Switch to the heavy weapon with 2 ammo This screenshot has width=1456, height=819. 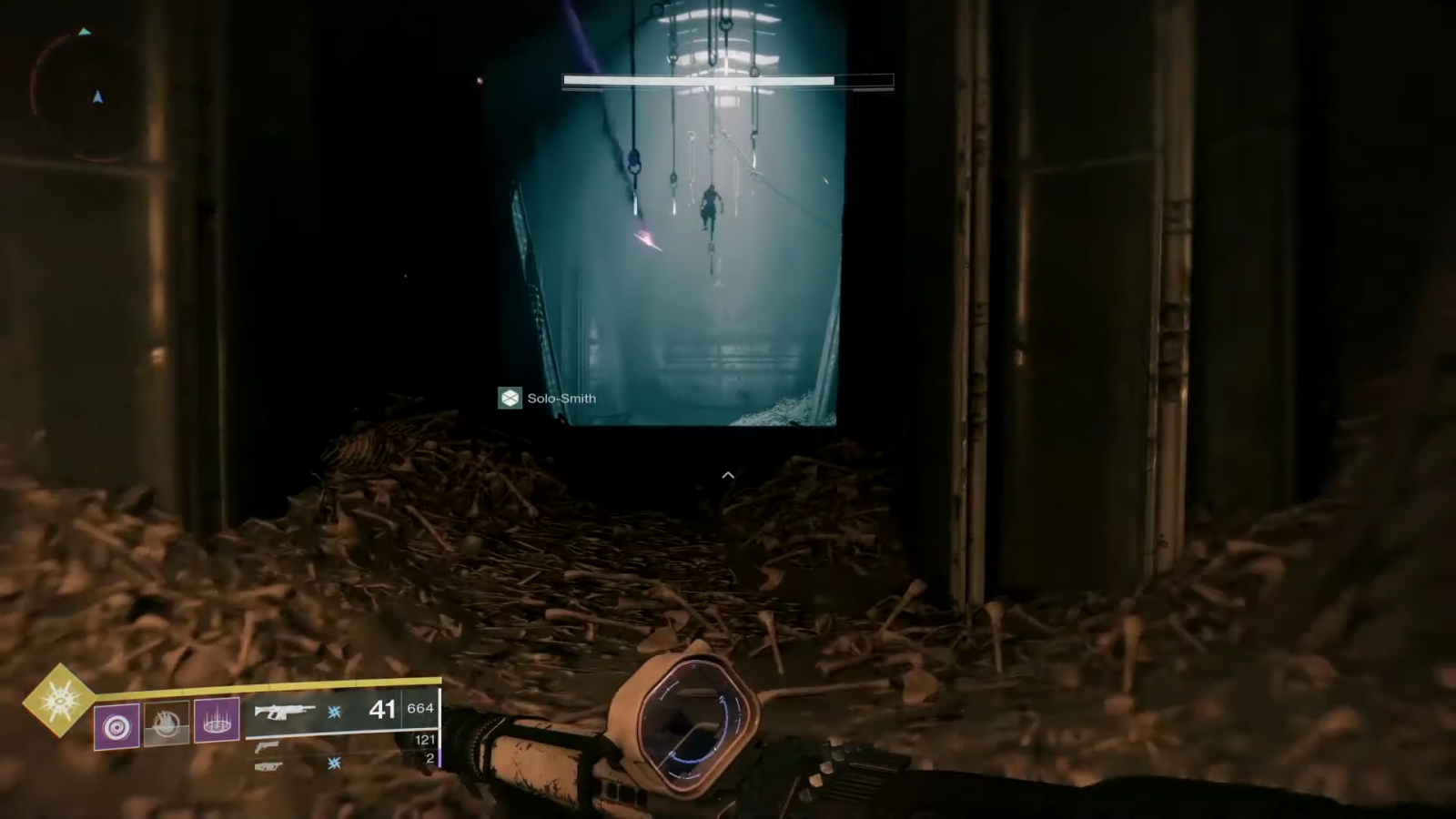coord(268,766)
